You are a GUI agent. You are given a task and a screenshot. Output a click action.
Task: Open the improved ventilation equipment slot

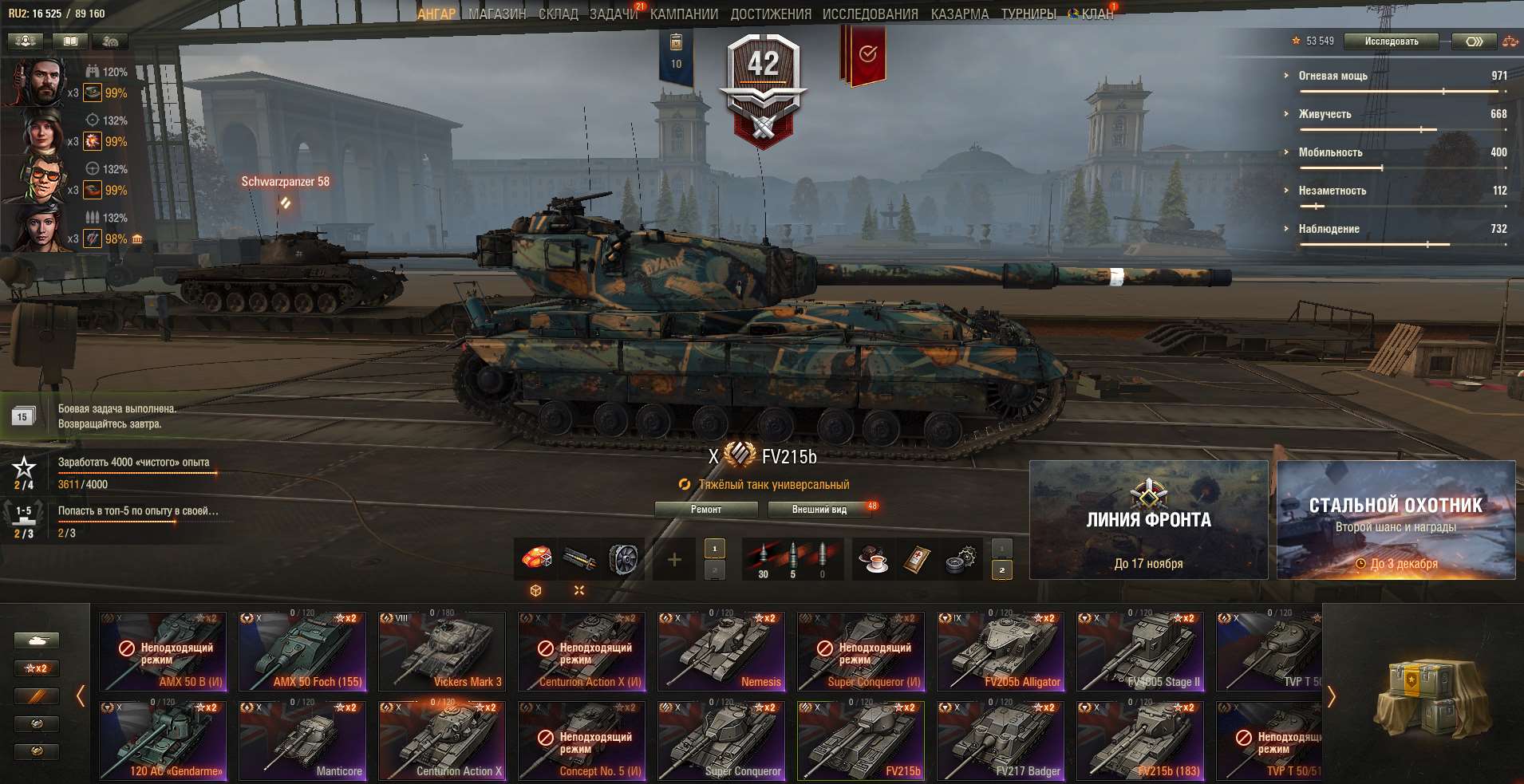625,558
